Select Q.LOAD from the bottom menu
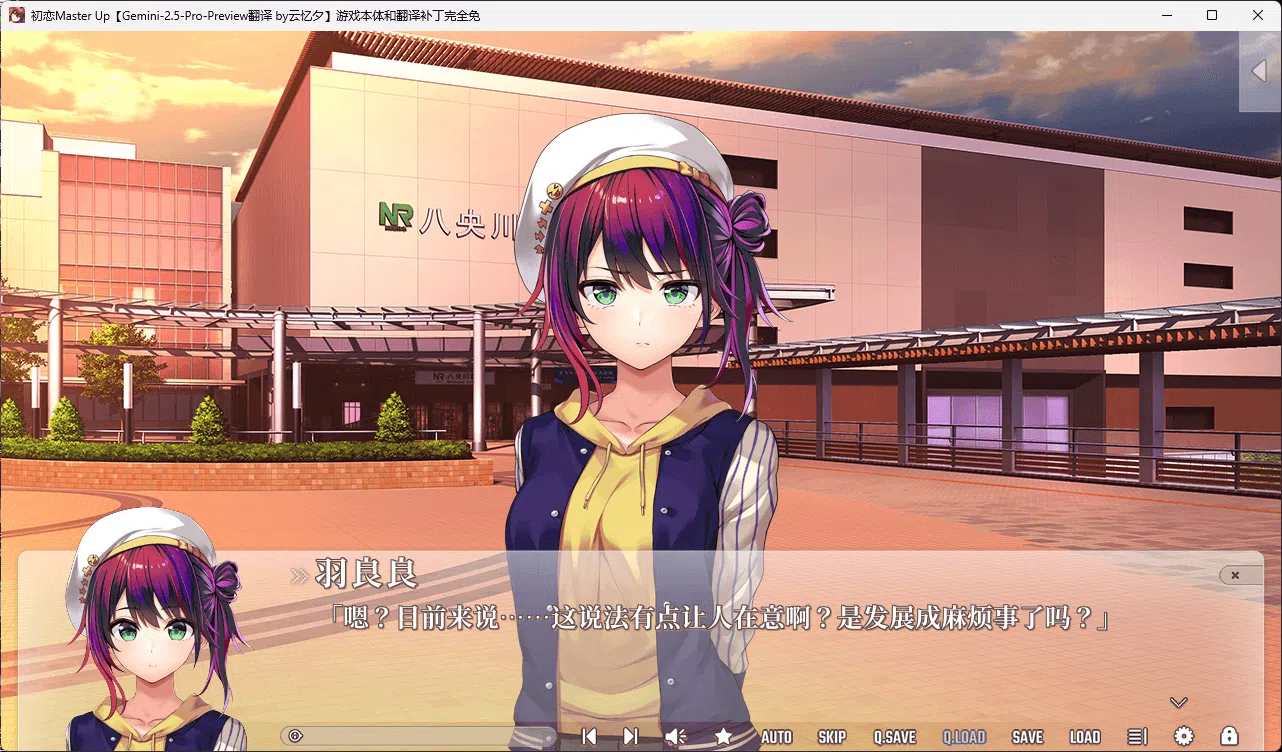Image resolution: width=1282 pixels, height=752 pixels. [963, 736]
